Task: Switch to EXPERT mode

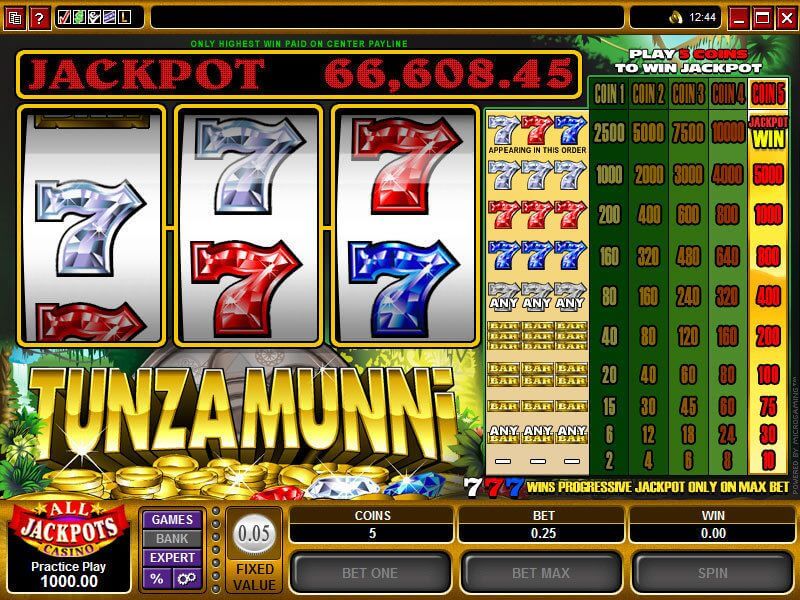Action: 172,558
